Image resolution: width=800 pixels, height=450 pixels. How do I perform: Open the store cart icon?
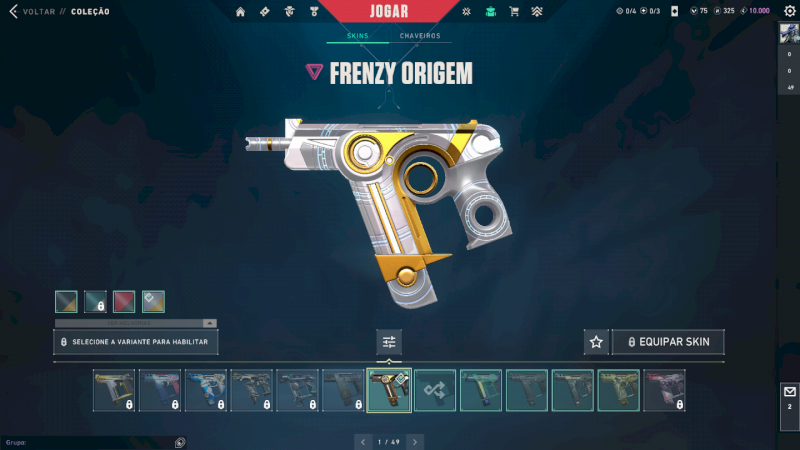click(x=514, y=12)
